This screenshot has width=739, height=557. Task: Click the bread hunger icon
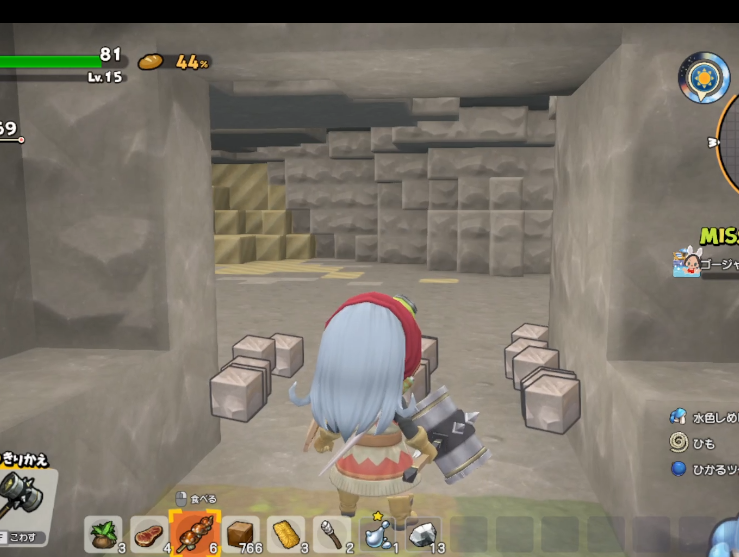point(151,62)
